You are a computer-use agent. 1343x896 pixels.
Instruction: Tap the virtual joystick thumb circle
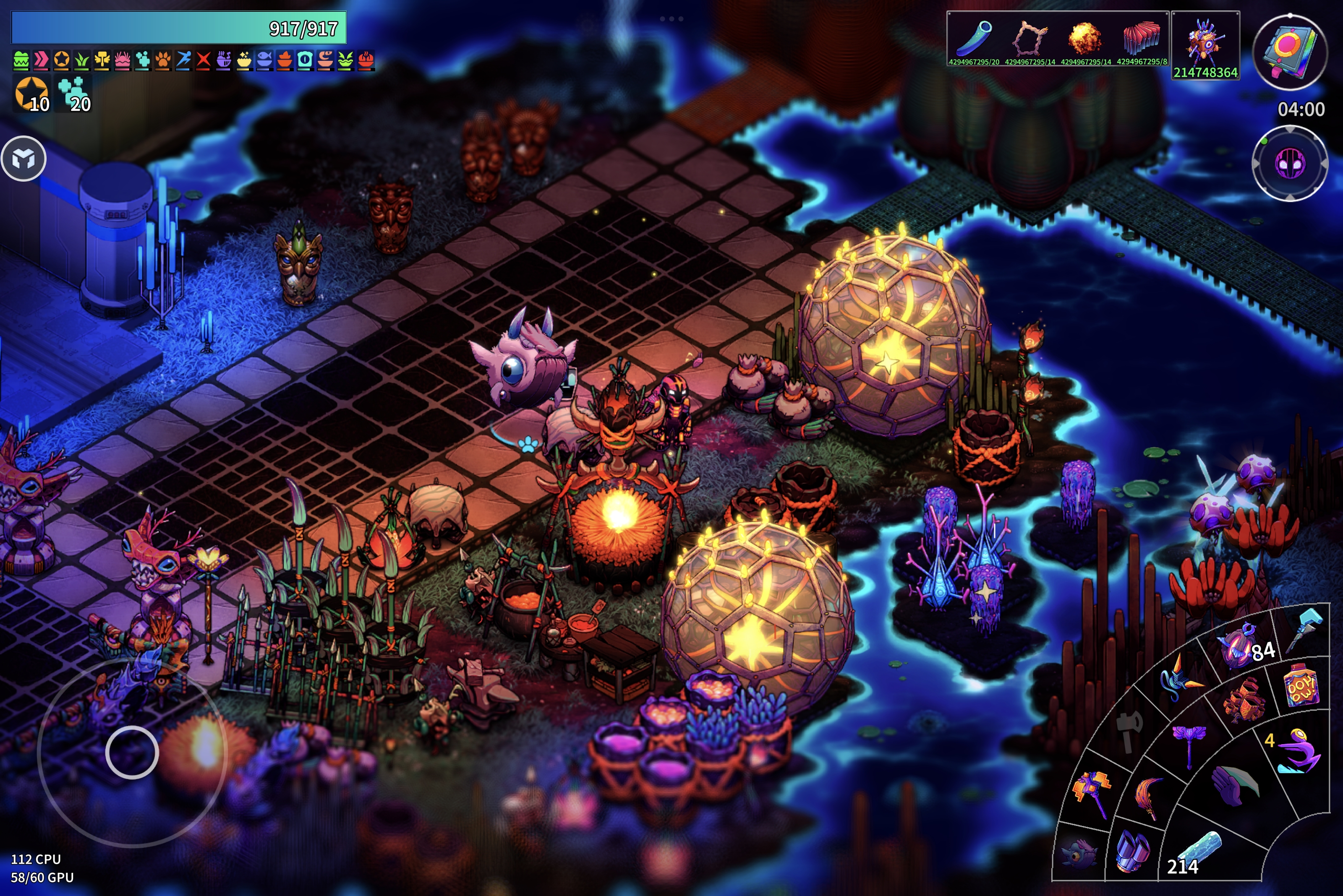point(132,752)
